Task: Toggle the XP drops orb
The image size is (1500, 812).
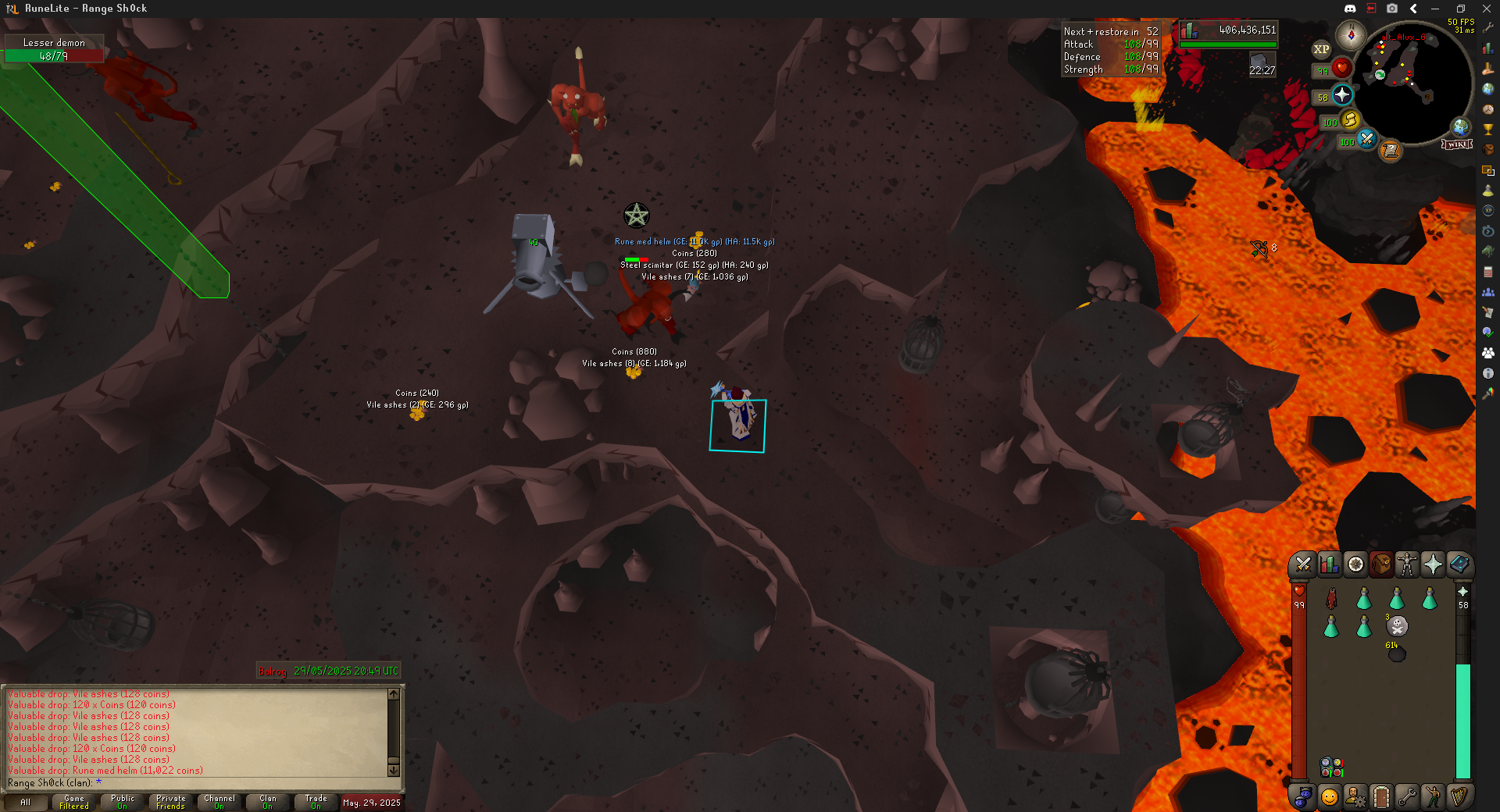Action: click(x=1321, y=49)
